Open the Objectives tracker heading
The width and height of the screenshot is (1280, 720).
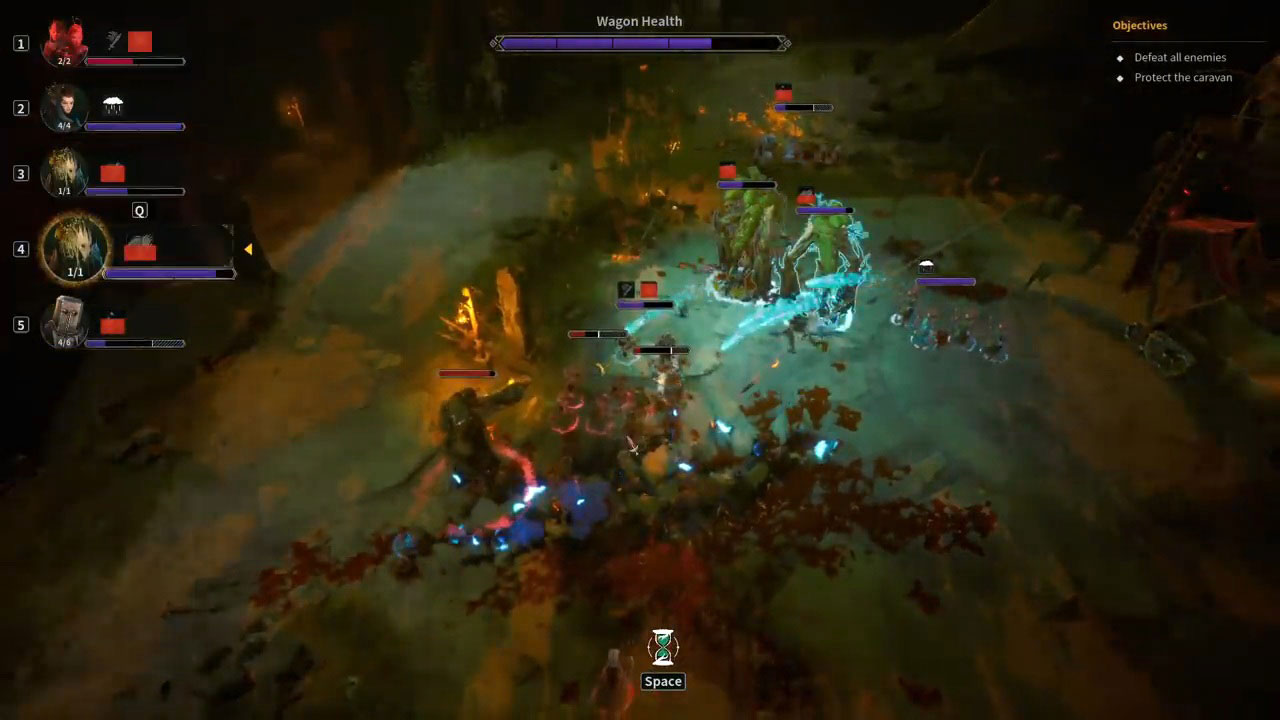pyautogui.click(x=1139, y=26)
